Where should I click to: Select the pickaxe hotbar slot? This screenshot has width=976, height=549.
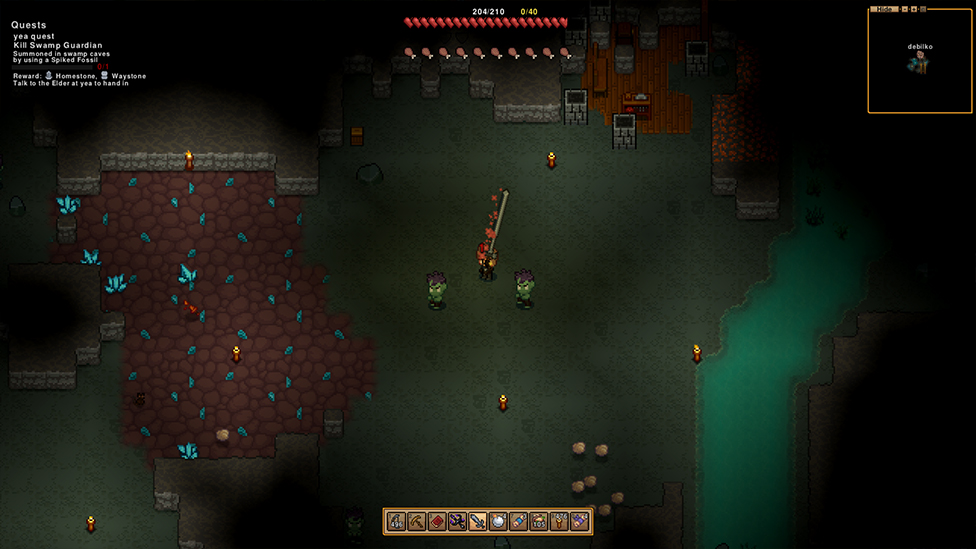tap(416, 521)
